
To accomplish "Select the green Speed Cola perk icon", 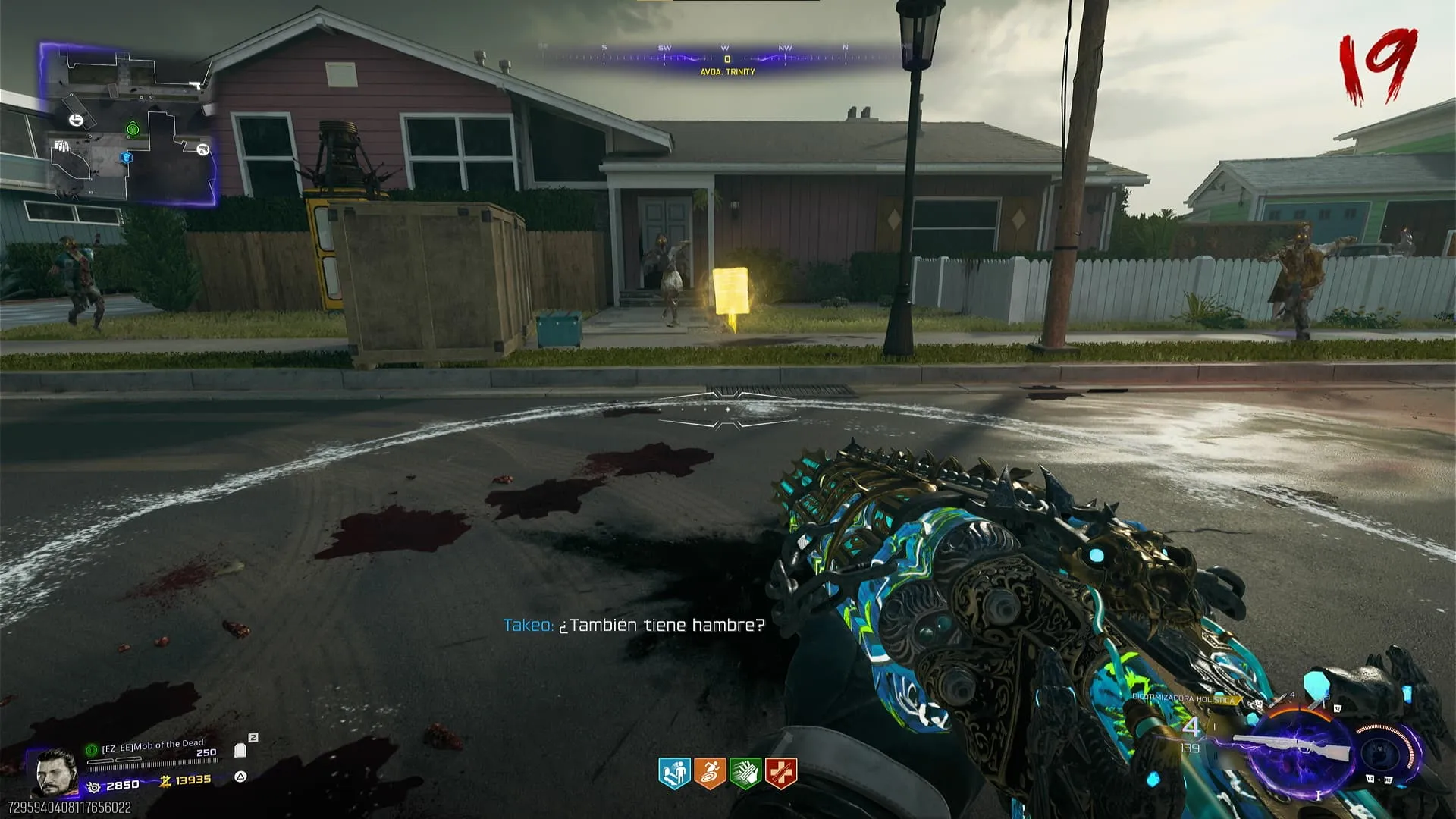I will point(745,773).
